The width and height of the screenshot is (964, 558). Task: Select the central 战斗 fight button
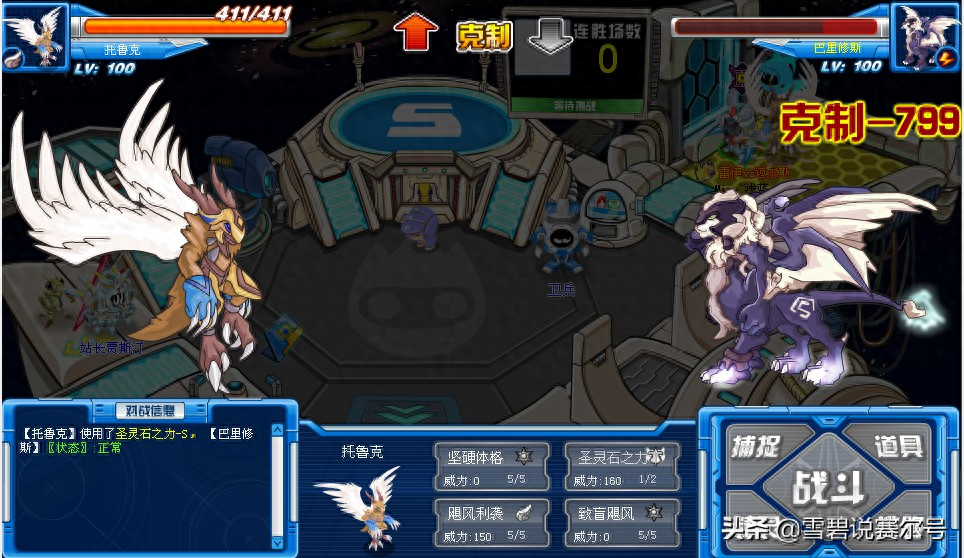click(826, 488)
